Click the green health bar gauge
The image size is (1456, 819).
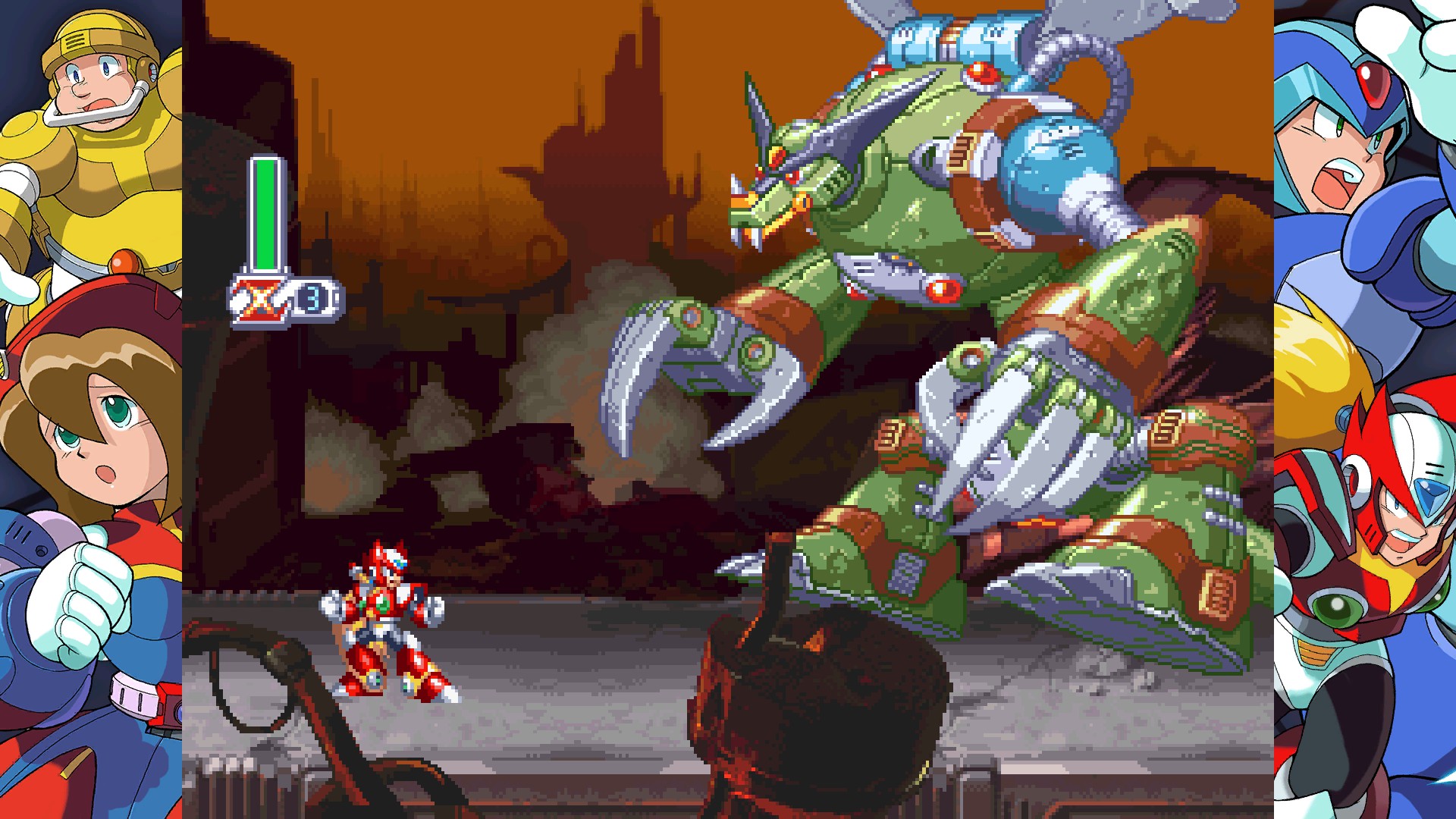[x=264, y=212]
